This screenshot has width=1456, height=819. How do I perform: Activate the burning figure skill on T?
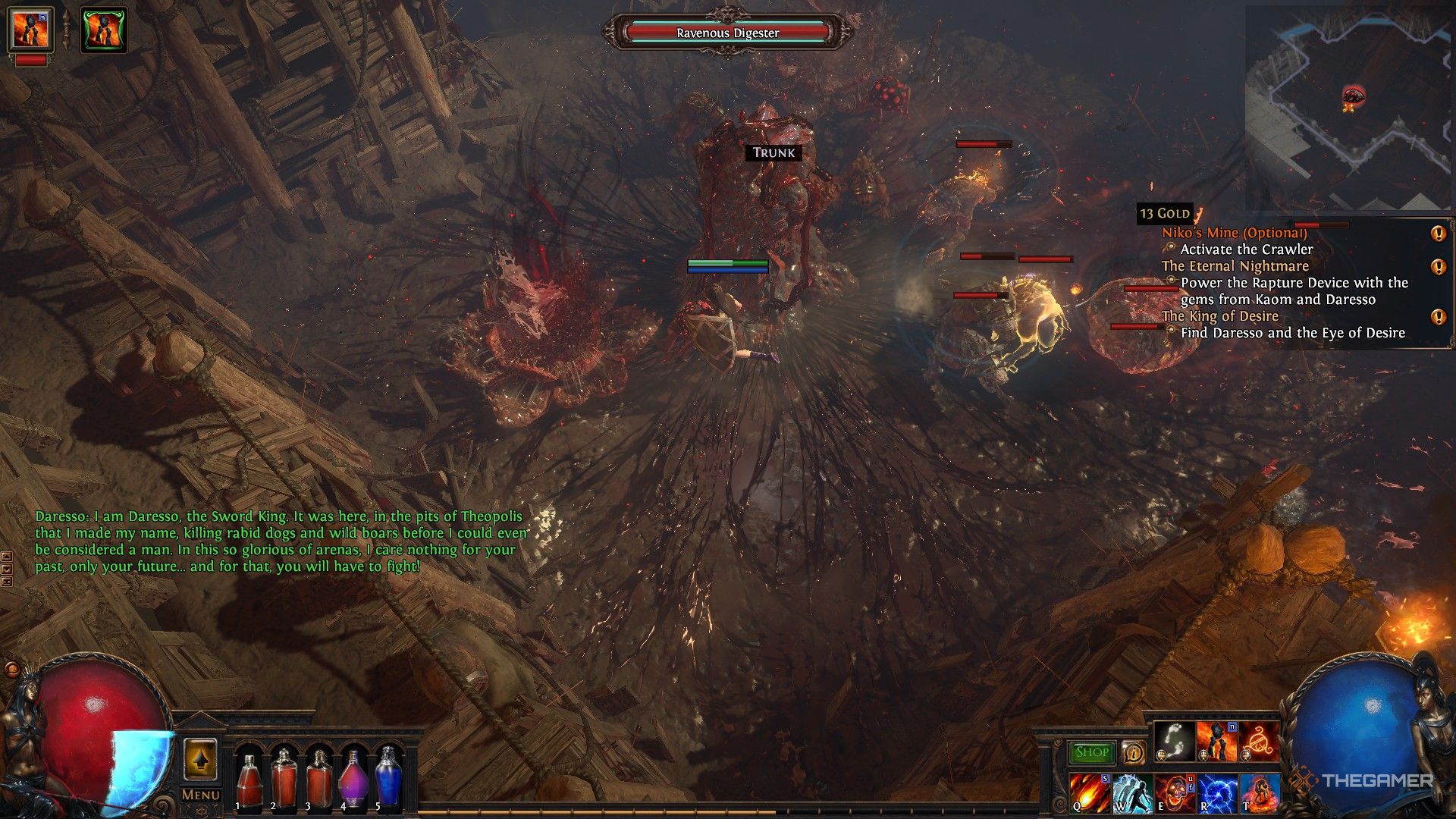(1260, 792)
